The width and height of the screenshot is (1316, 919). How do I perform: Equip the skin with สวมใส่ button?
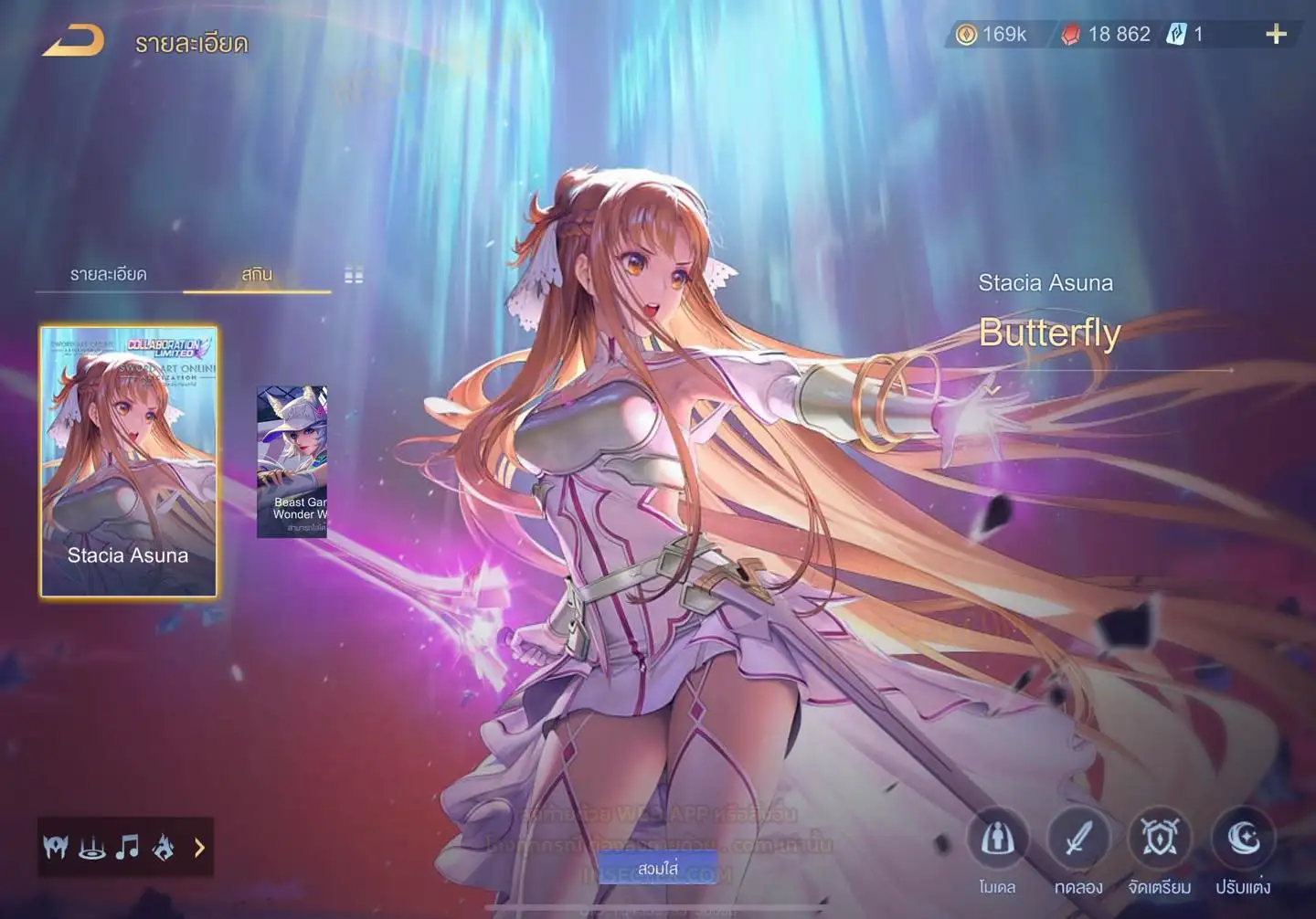click(658, 868)
